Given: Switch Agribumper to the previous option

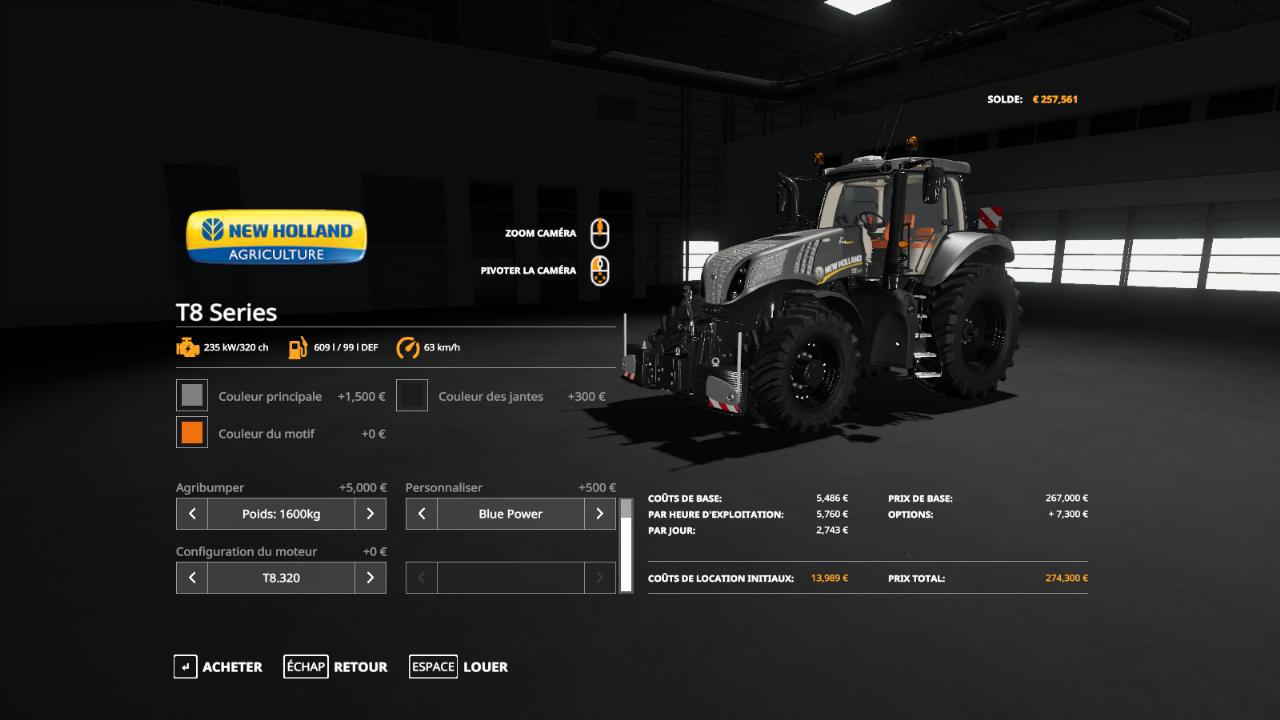Looking at the screenshot, I should 192,514.
